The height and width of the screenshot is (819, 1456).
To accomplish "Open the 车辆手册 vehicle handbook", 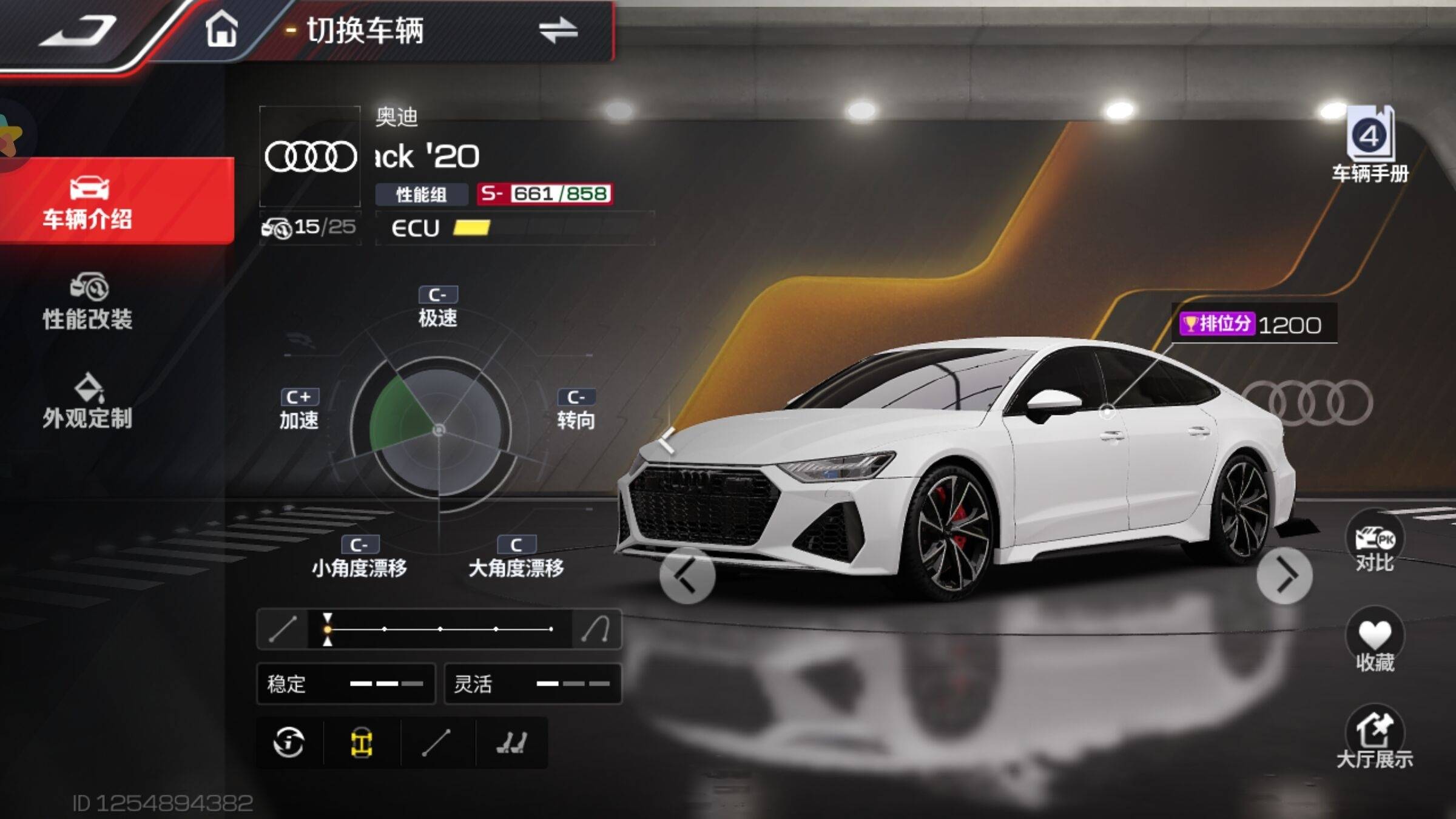I will click(1370, 146).
